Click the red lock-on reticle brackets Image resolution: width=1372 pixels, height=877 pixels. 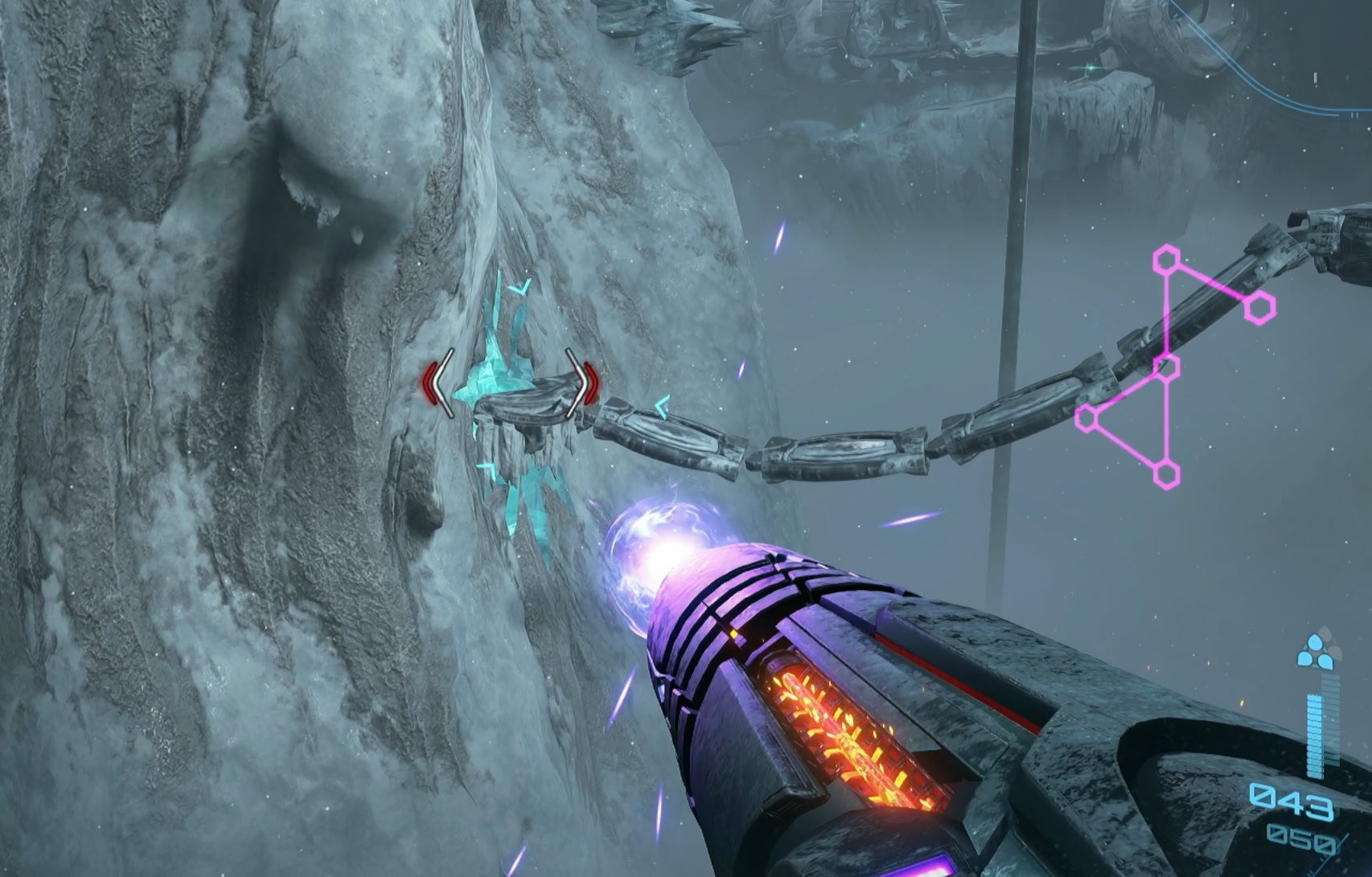[511, 383]
